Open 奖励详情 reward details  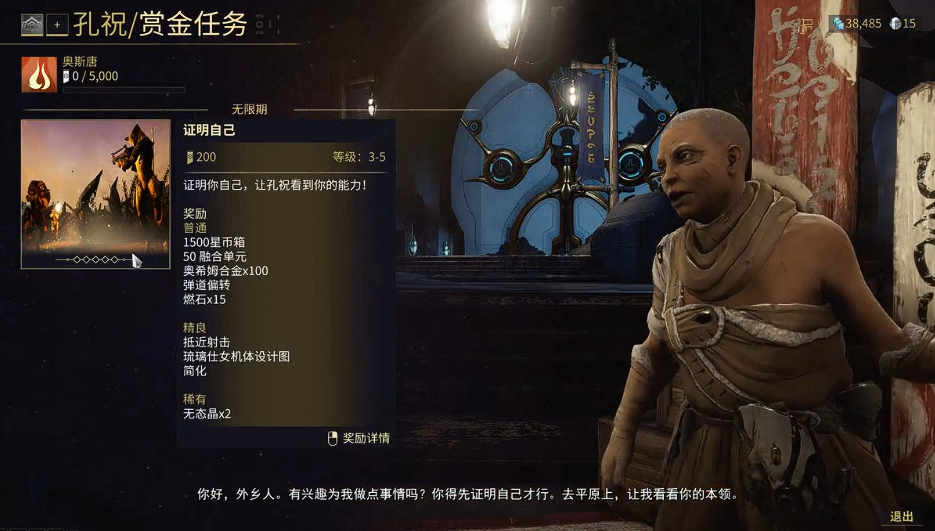click(x=359, y=438)
